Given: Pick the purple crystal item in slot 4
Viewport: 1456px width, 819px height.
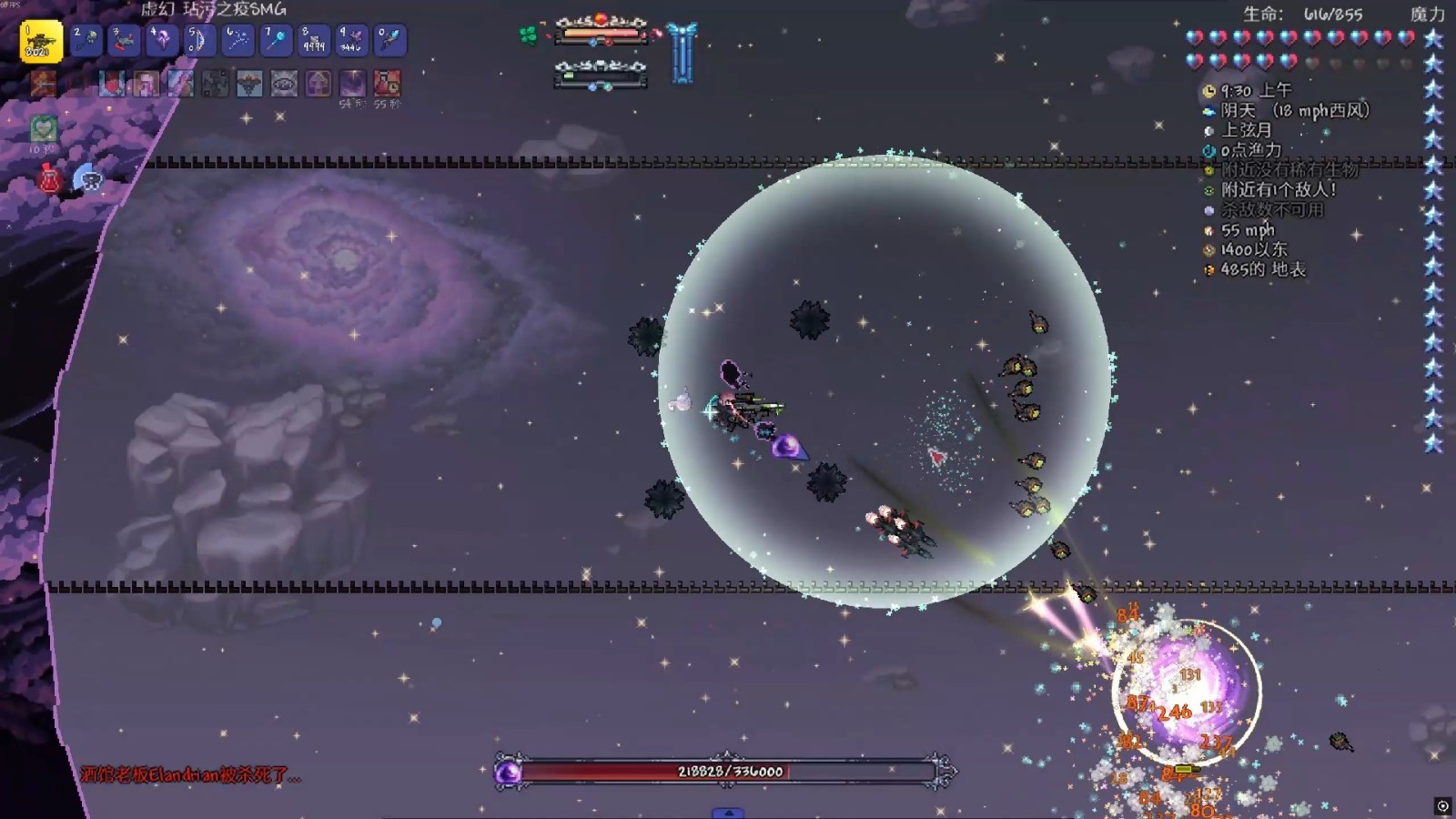Looking at the screenshot, I should coord(163,40).
